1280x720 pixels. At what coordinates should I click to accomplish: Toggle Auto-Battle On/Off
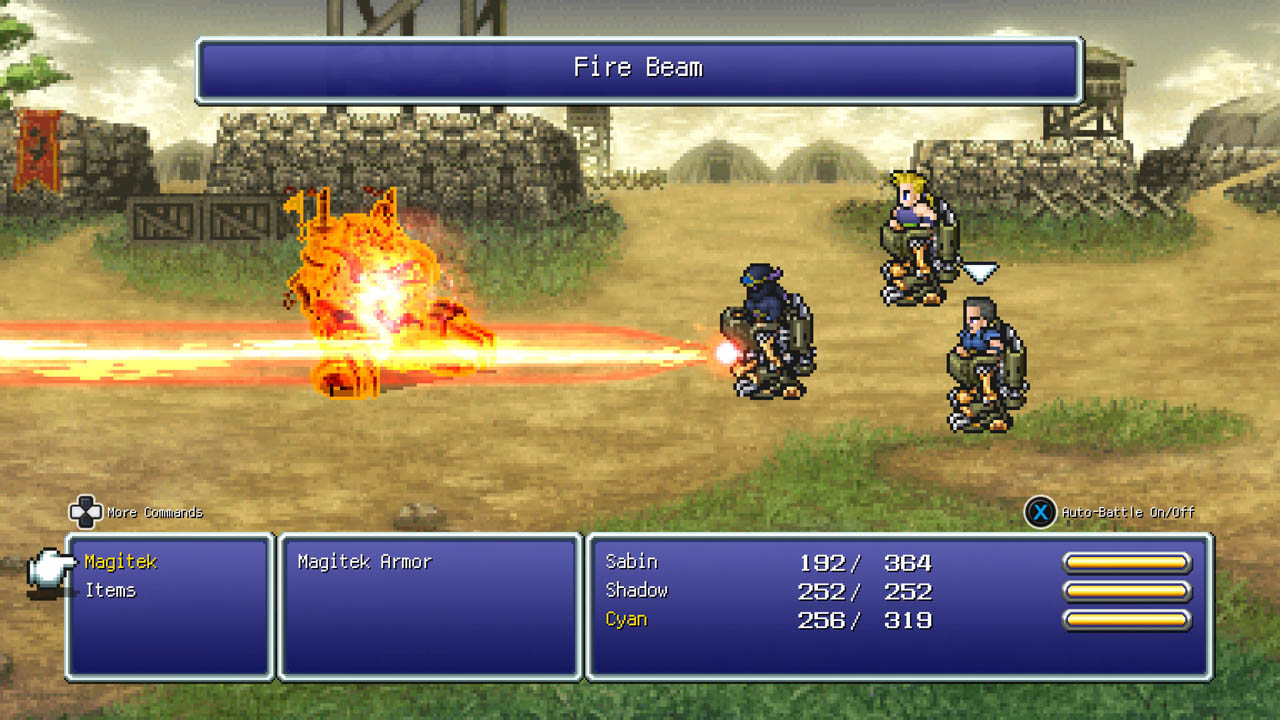click(1041, 512)
